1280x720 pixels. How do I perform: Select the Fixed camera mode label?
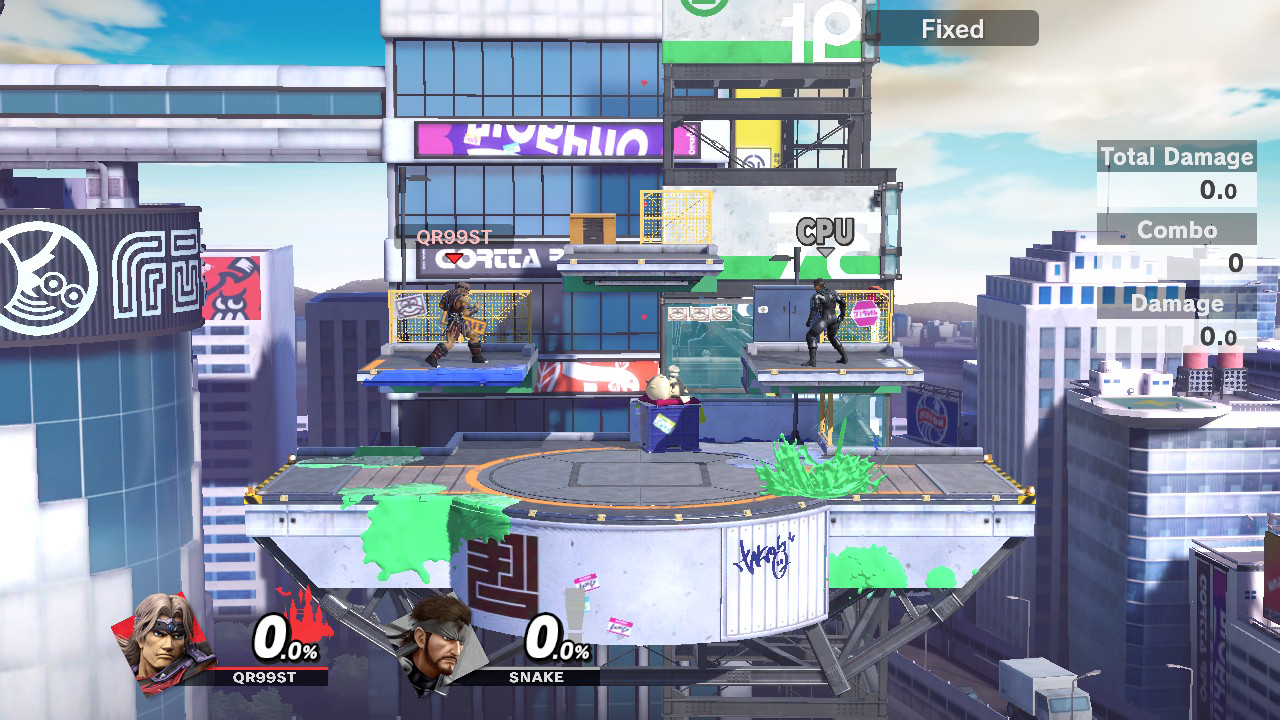(952, 29)
